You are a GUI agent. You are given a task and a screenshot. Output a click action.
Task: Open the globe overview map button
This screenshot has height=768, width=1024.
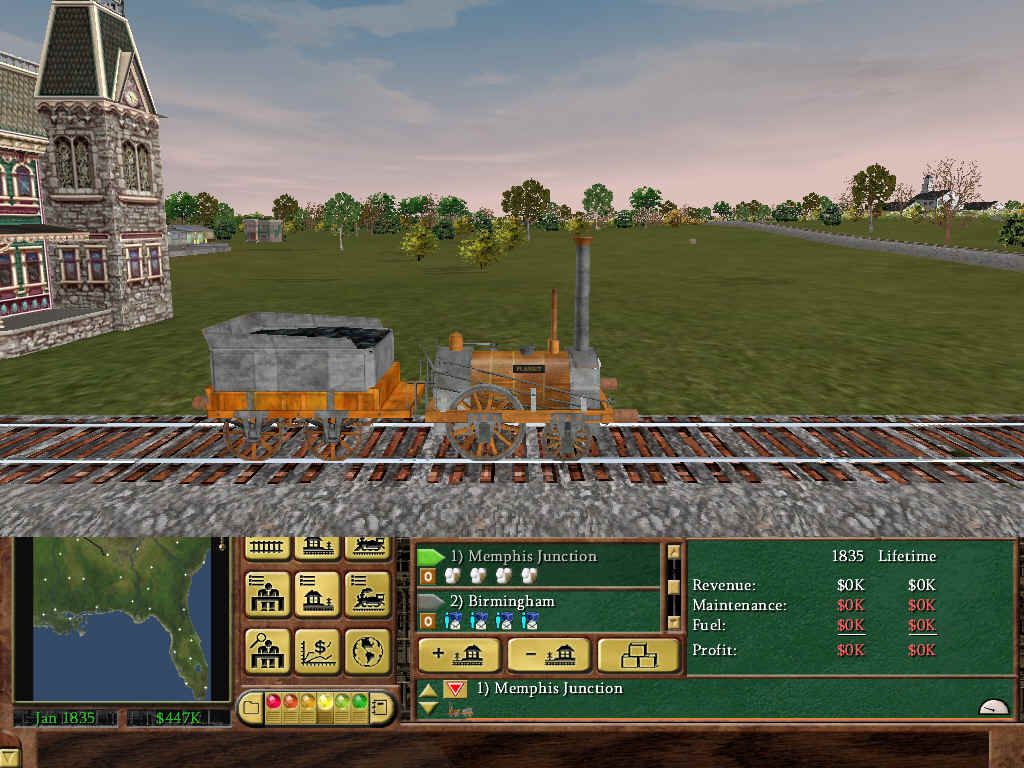coord(367,650)
